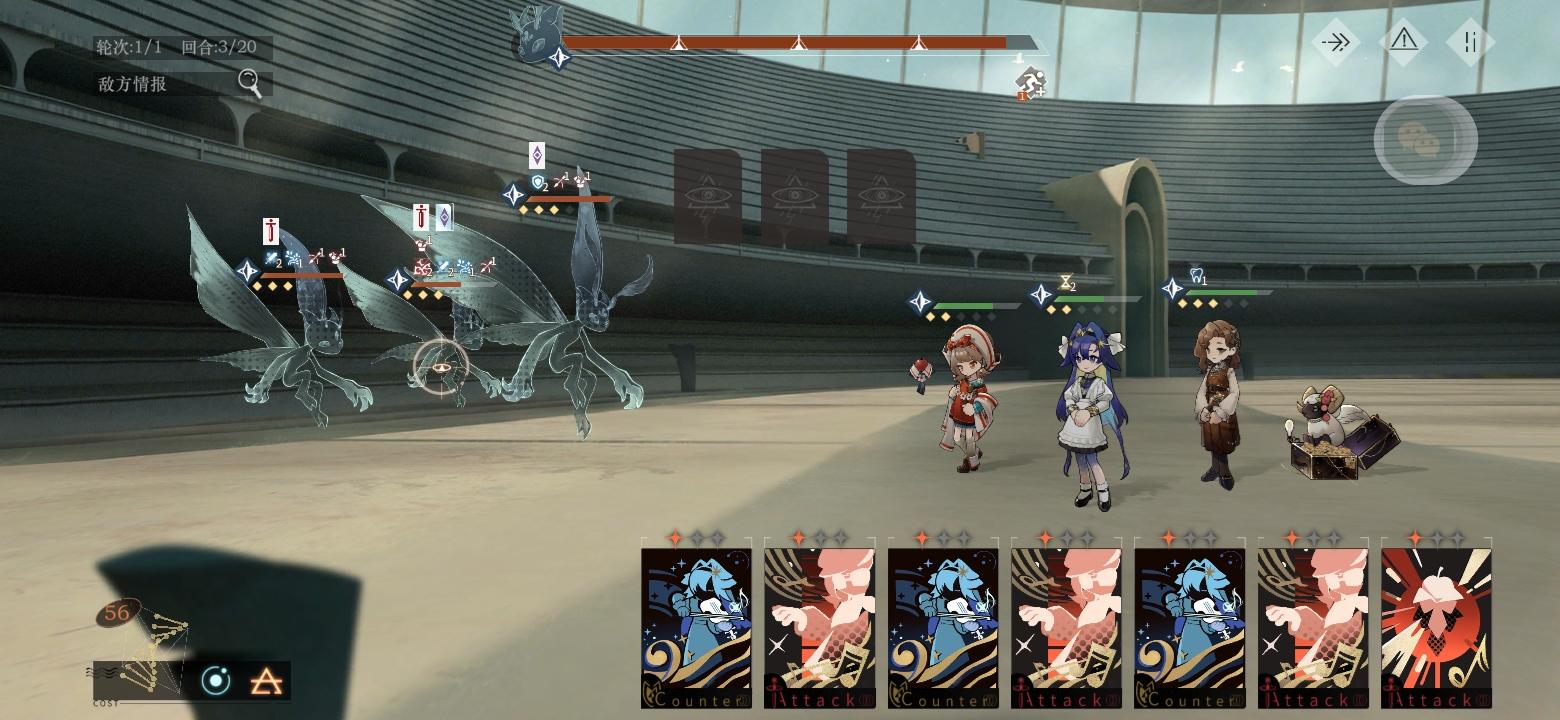Activate the auto-battle fast-forward icon

(1336, 42)
